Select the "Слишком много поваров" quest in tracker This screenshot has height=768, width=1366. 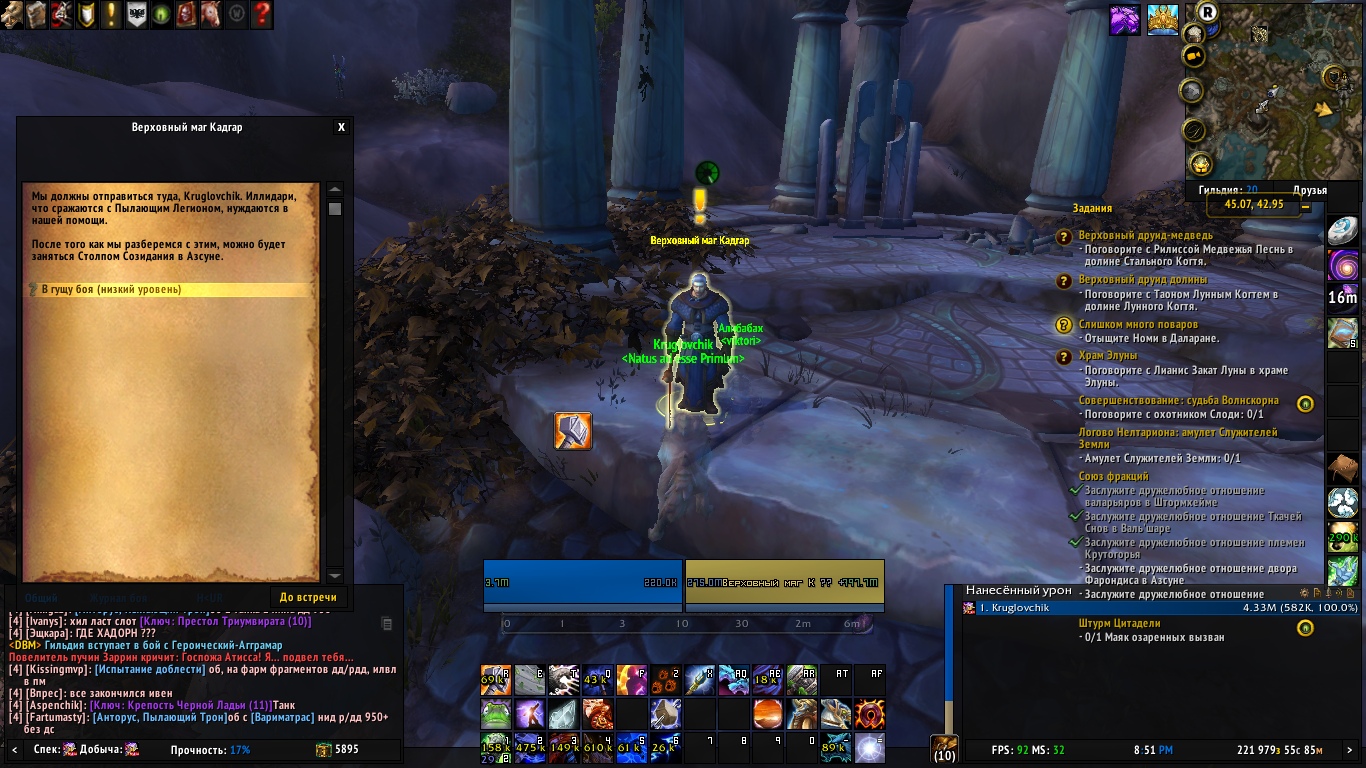point(1138,325)
